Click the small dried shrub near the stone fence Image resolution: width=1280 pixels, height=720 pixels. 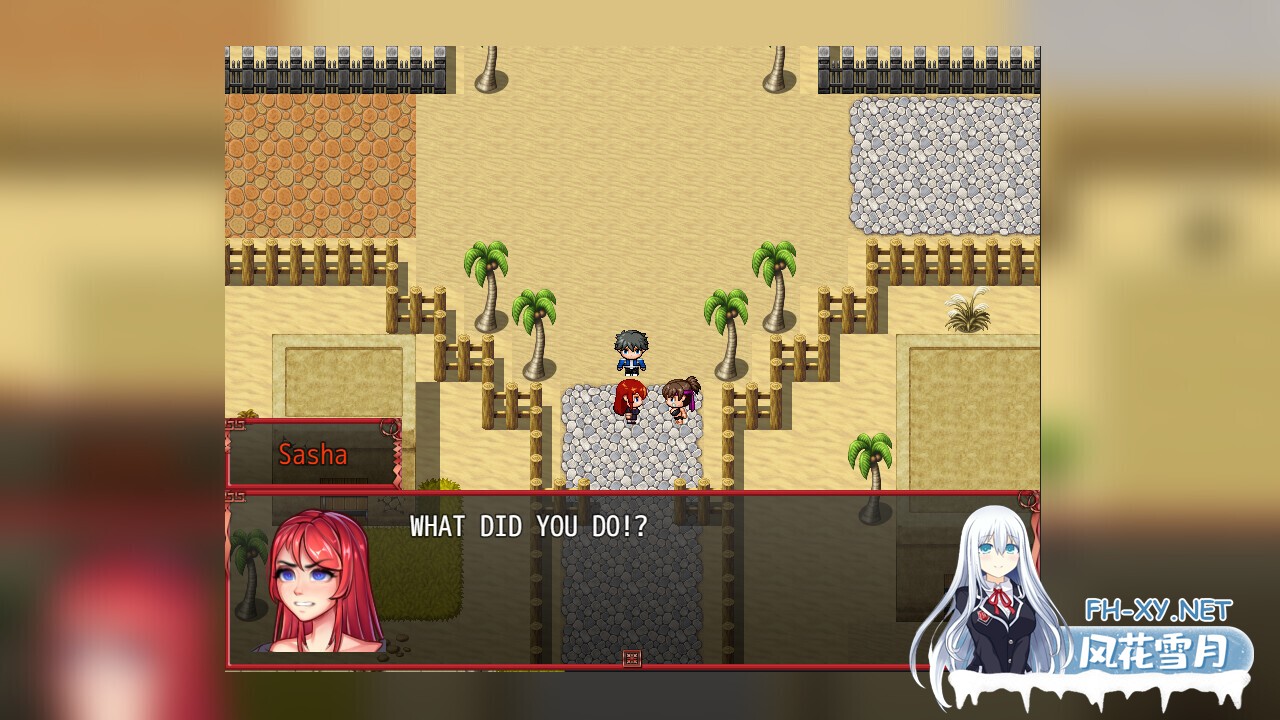(968, 310)
